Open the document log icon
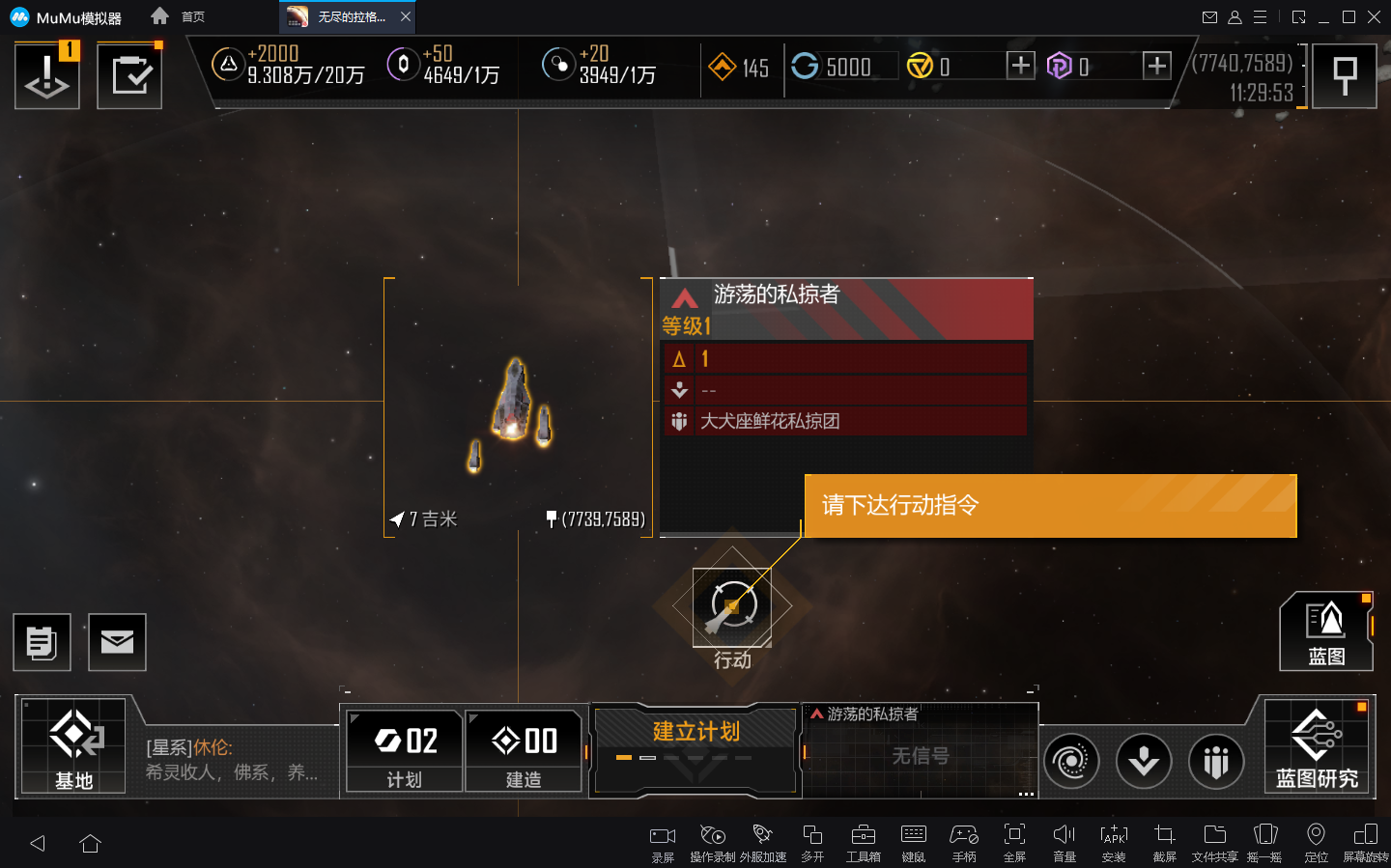Screen dimensions: 1391x868 tap(42, 642)
